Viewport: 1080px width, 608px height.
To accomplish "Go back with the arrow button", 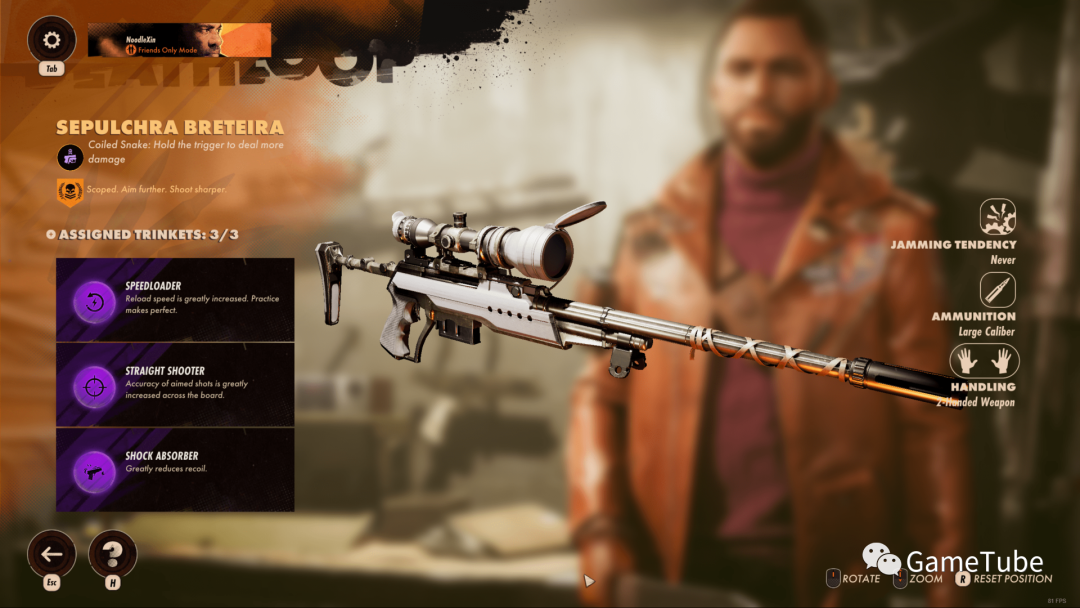I will tap(52, 554).
